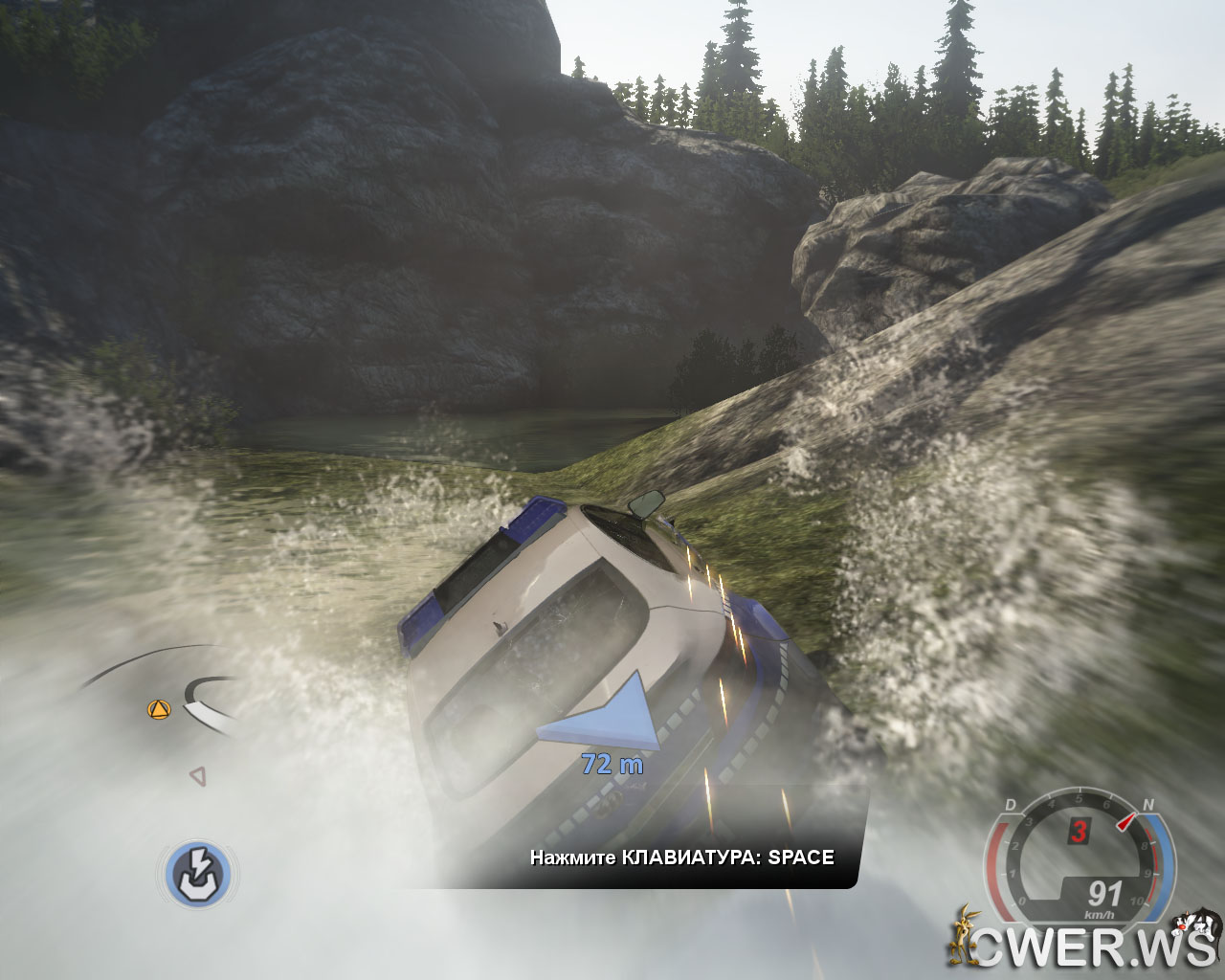
Task: Activate the EMP lightning bolt weapon icon
Action: coord(200,874)
